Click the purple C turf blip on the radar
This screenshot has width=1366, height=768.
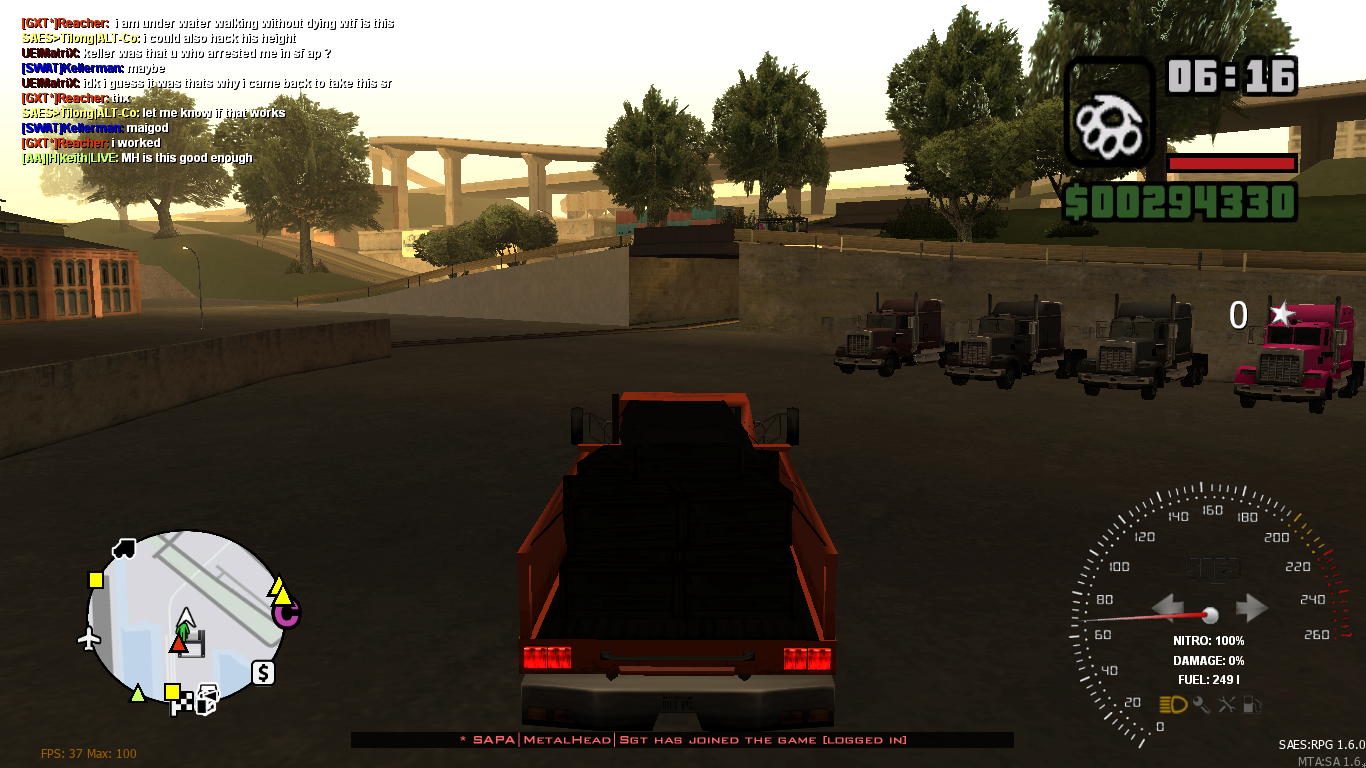[287, 616]
